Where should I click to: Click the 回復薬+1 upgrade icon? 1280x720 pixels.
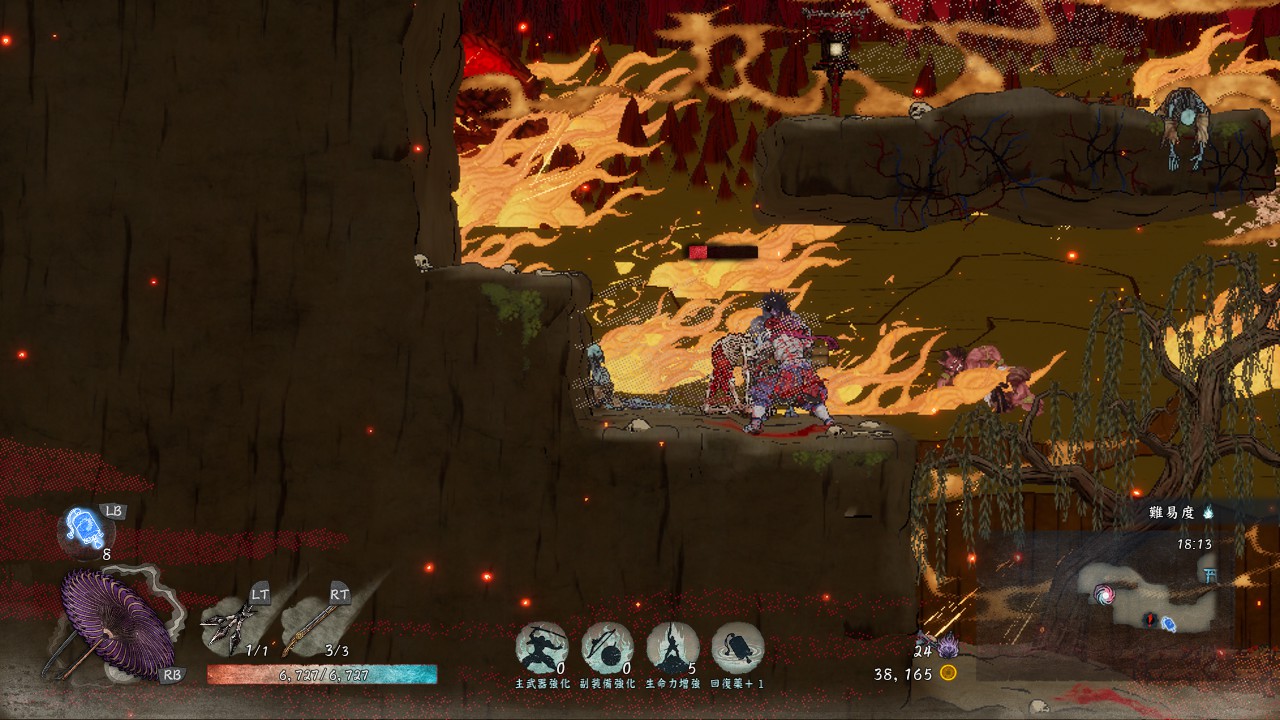(x=738, y=647)
